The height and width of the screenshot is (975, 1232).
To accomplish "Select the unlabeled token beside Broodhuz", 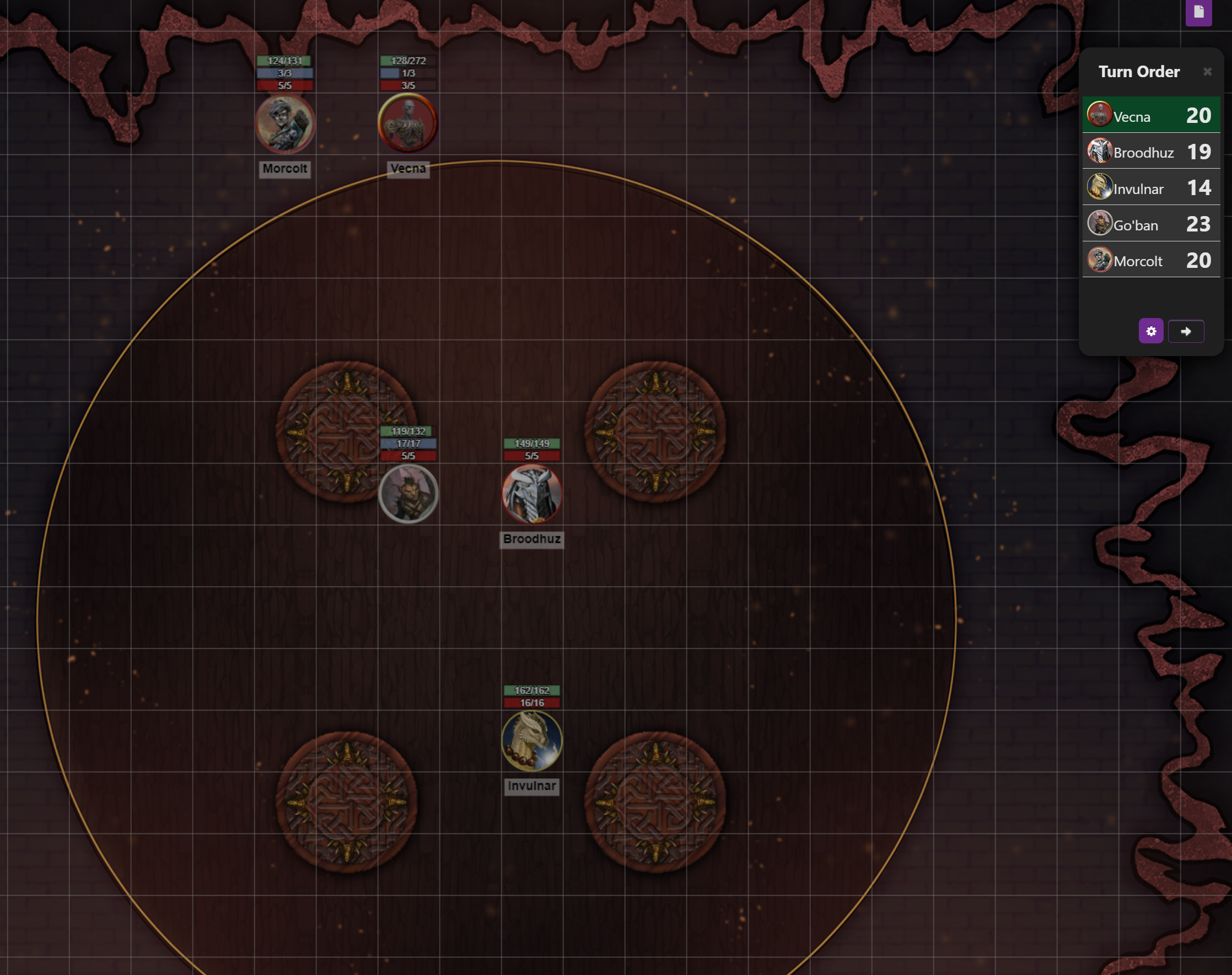I will point(408,494).
